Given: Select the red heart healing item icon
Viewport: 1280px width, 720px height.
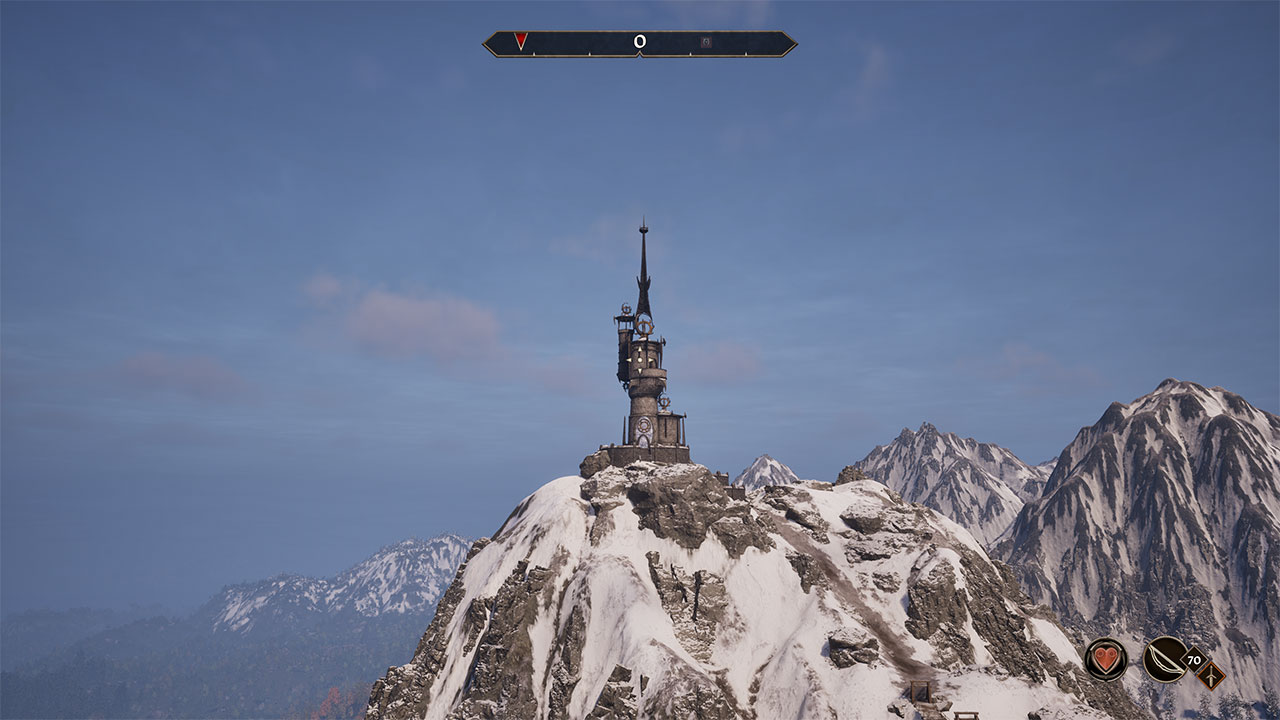Looking at the screenshot, I should coord(1105,659).
